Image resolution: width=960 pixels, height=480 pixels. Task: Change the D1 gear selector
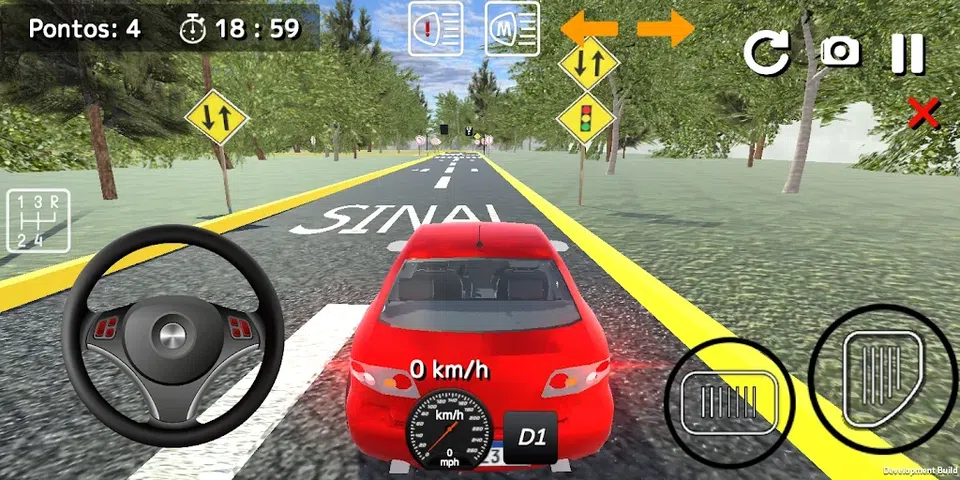point(530,437)
